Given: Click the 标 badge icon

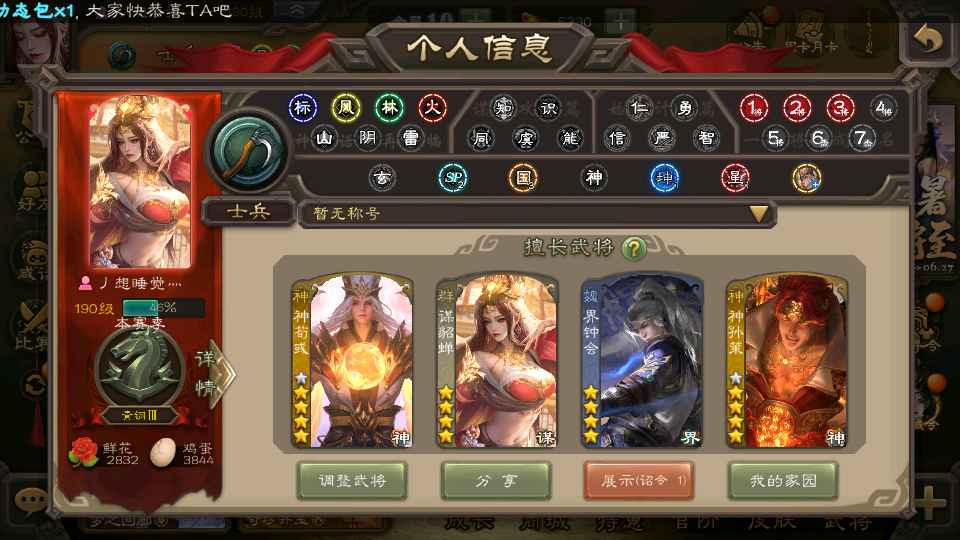Looking at the screenshot, I should (x=302, y=107).
